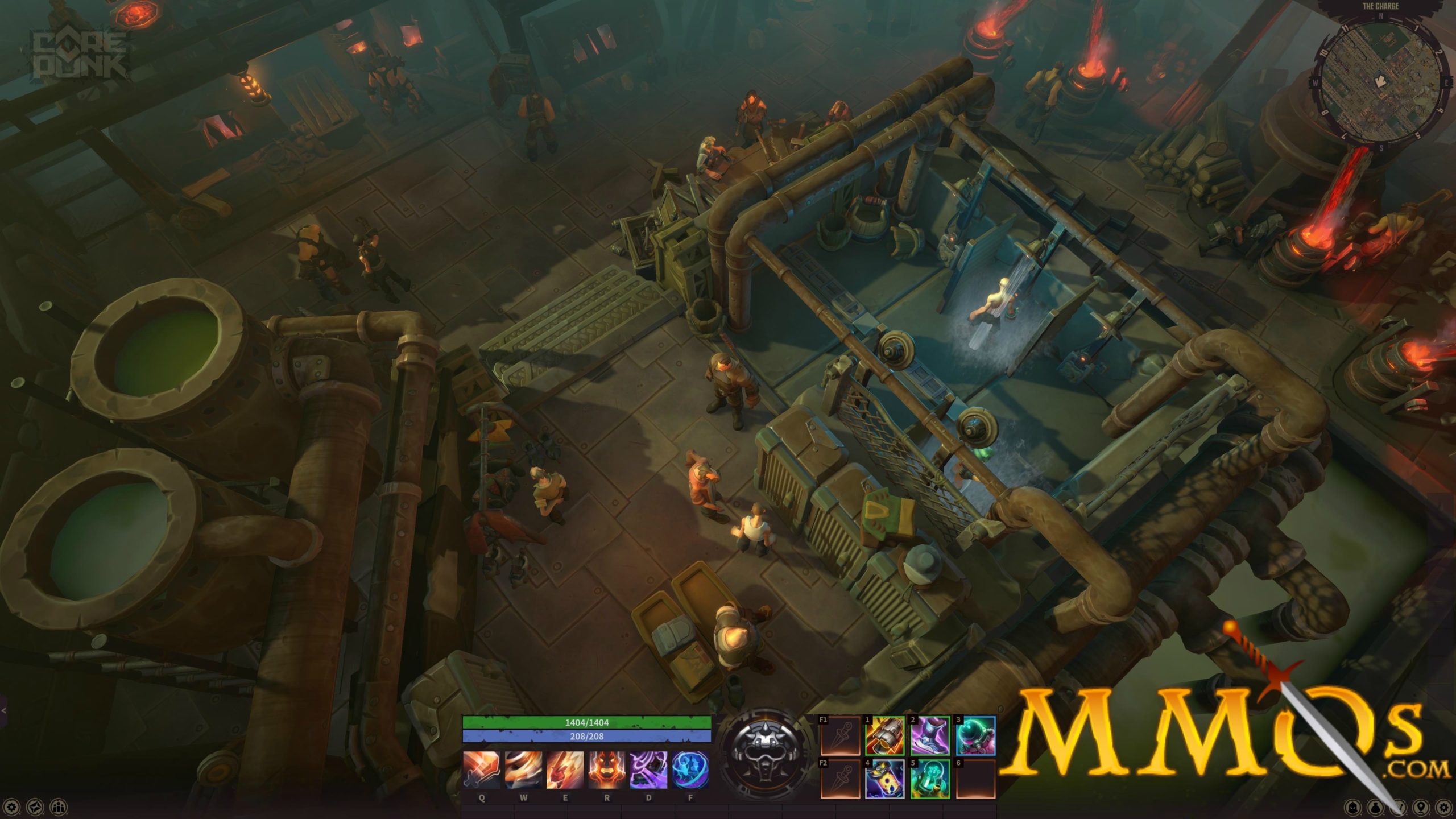
Task: Expand the collapsed side panel arrow
Action: (x=3, y=710)
